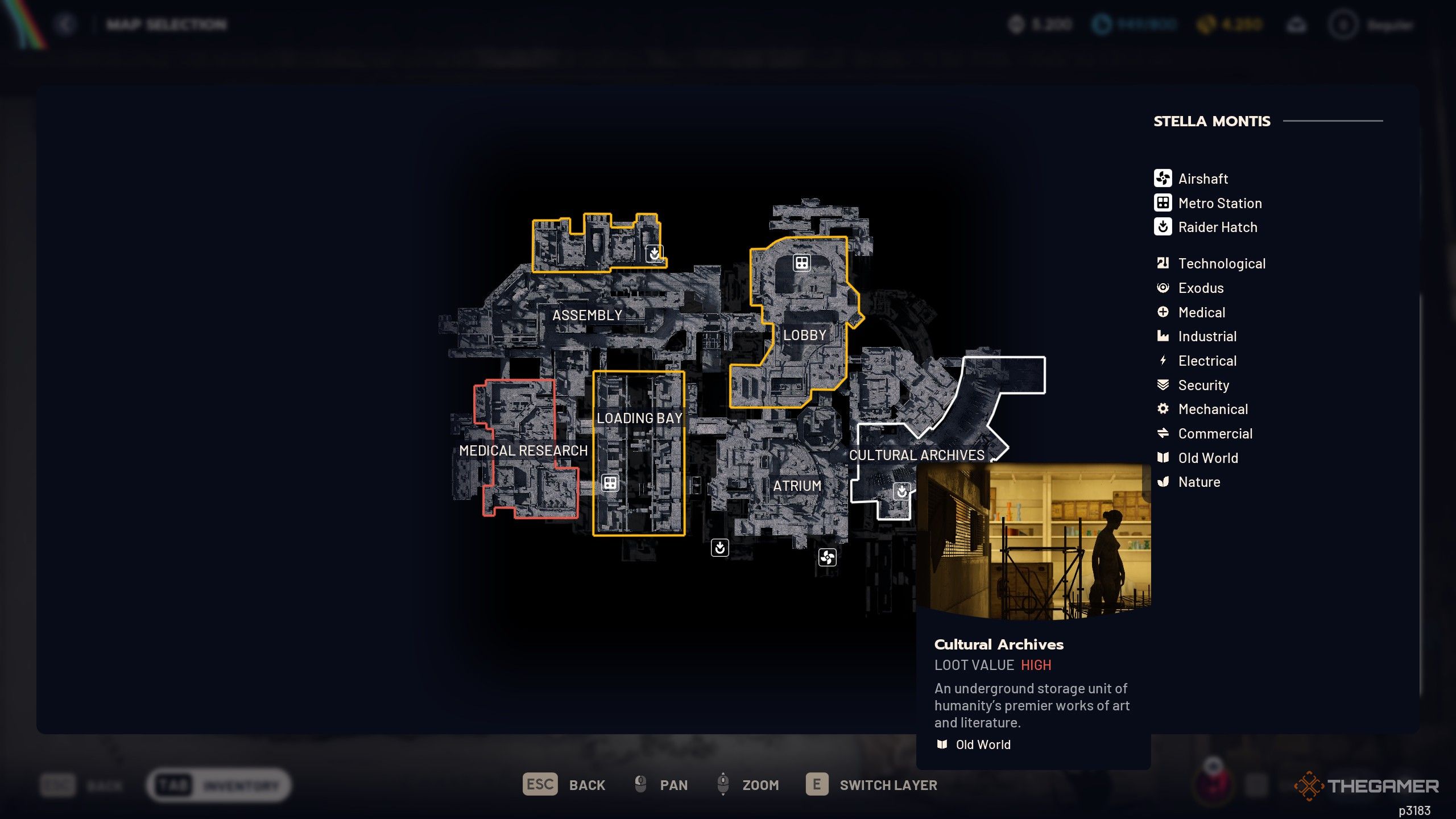The width and height of the screenshot is (1456, 819).
Task: Select the Airshaft legend icon
Action: 1163,178
